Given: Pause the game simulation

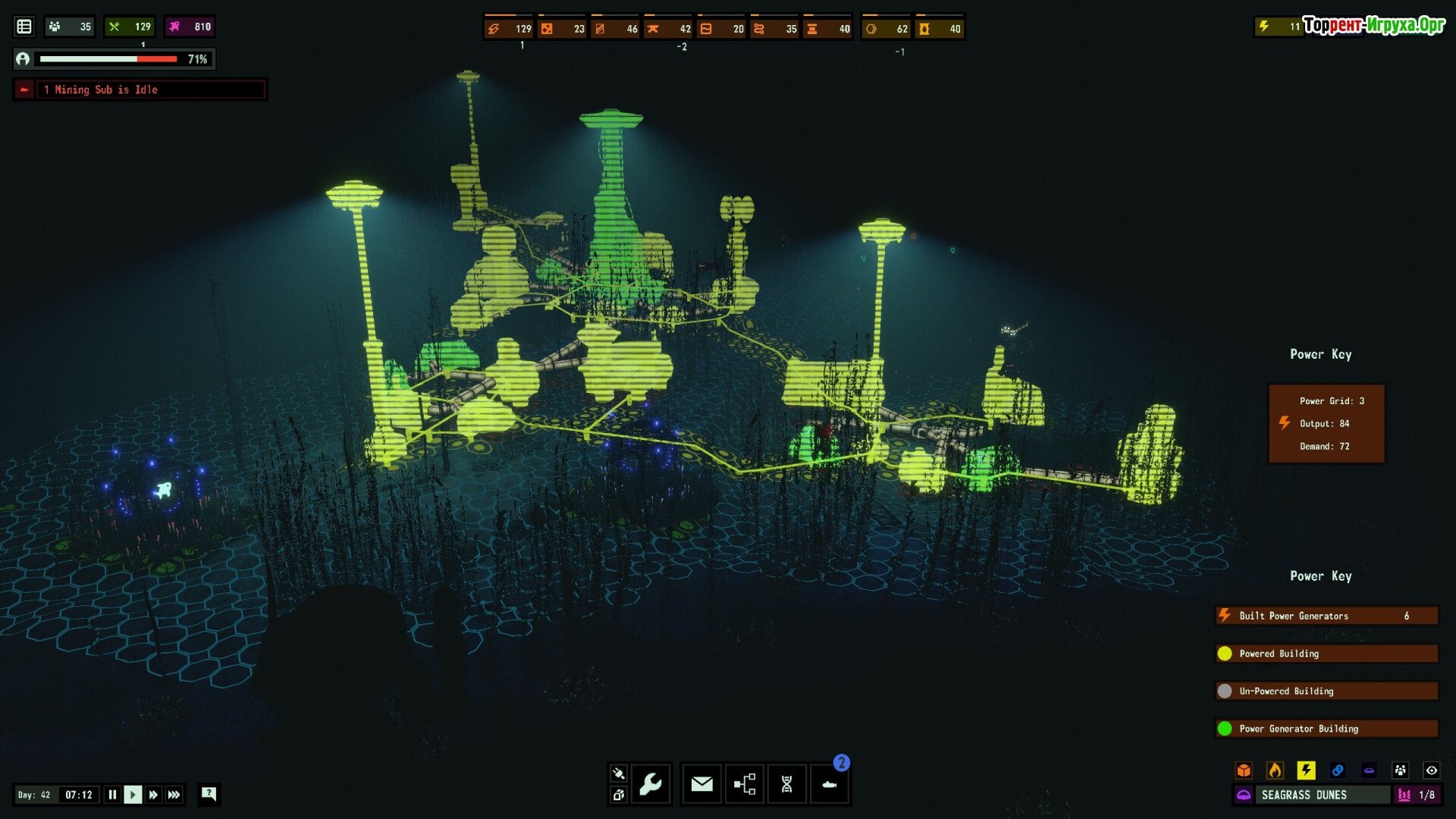Looking at the screenshot, I should click(112, 795).
